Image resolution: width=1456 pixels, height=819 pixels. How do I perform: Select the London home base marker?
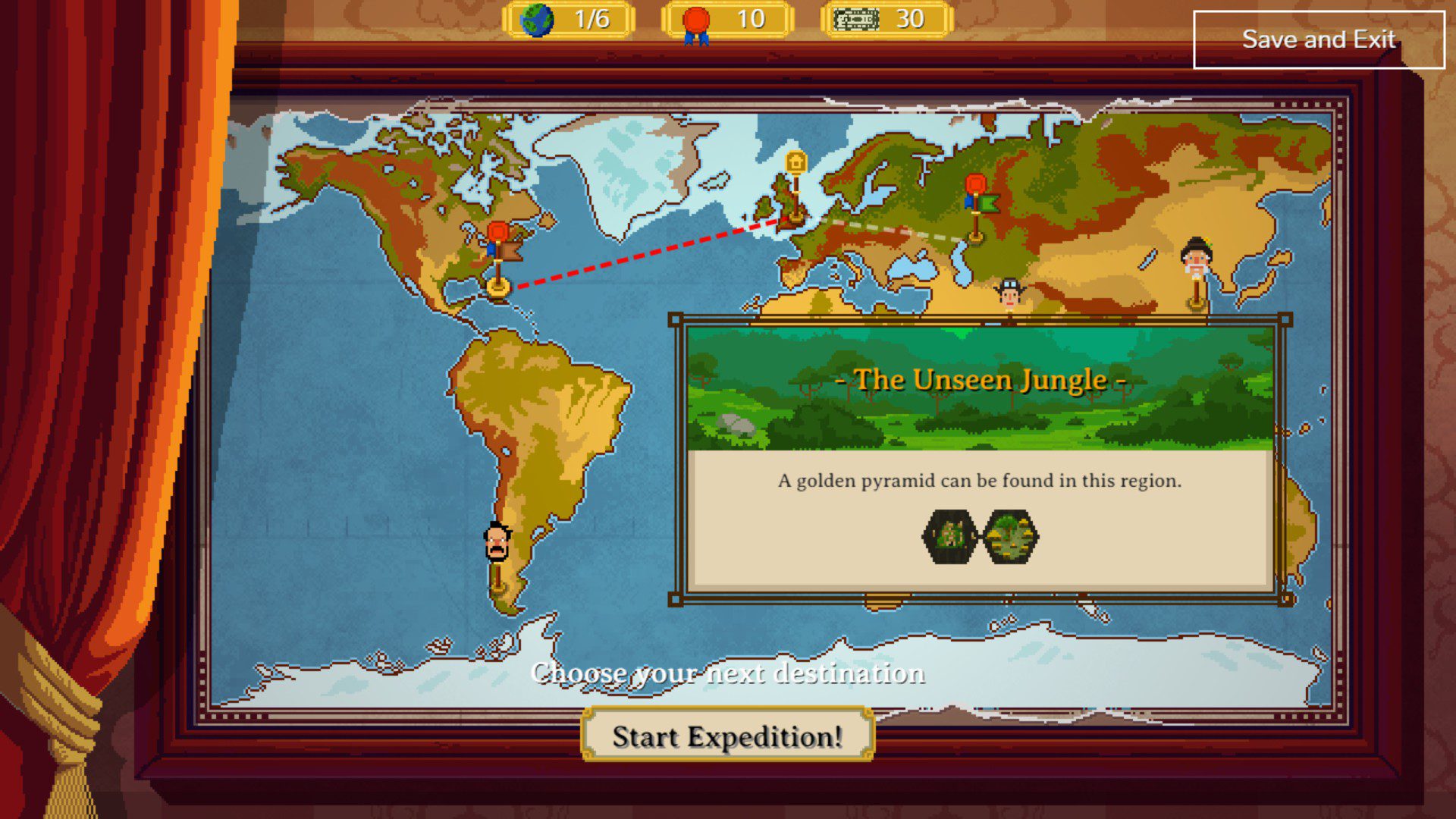[795, 165]
